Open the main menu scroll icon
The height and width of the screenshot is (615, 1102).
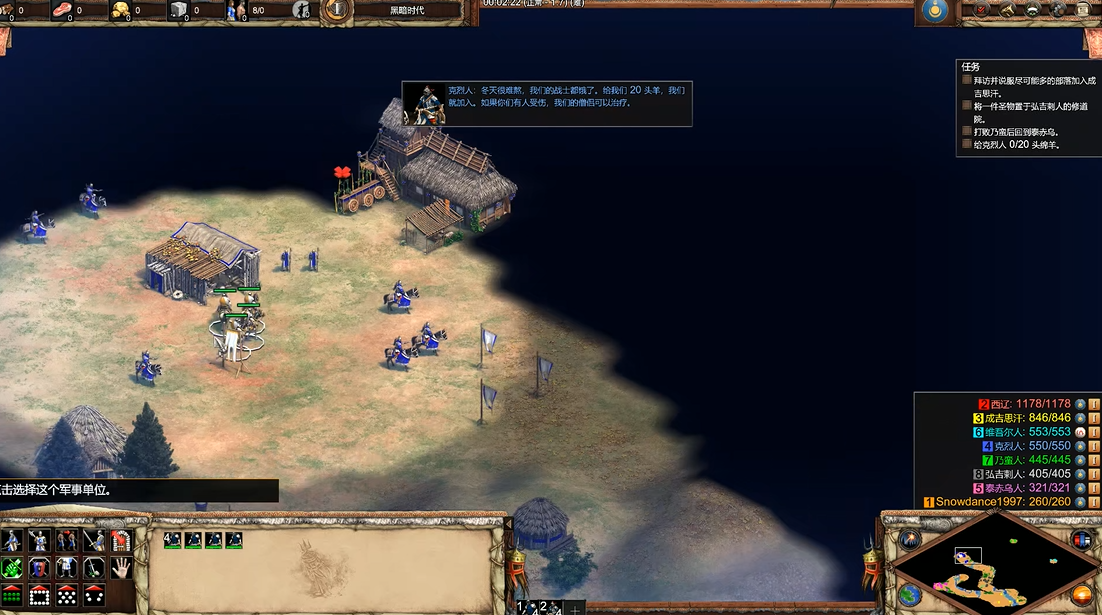pyautogui.click(x=1084, y=10)
